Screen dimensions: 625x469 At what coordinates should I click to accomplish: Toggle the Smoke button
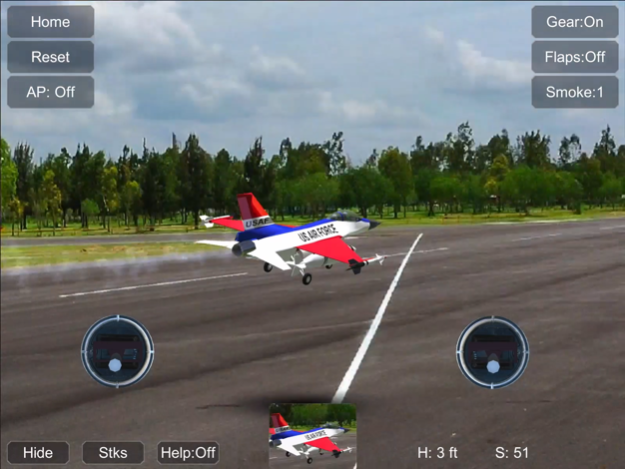(x=575, y=92)
